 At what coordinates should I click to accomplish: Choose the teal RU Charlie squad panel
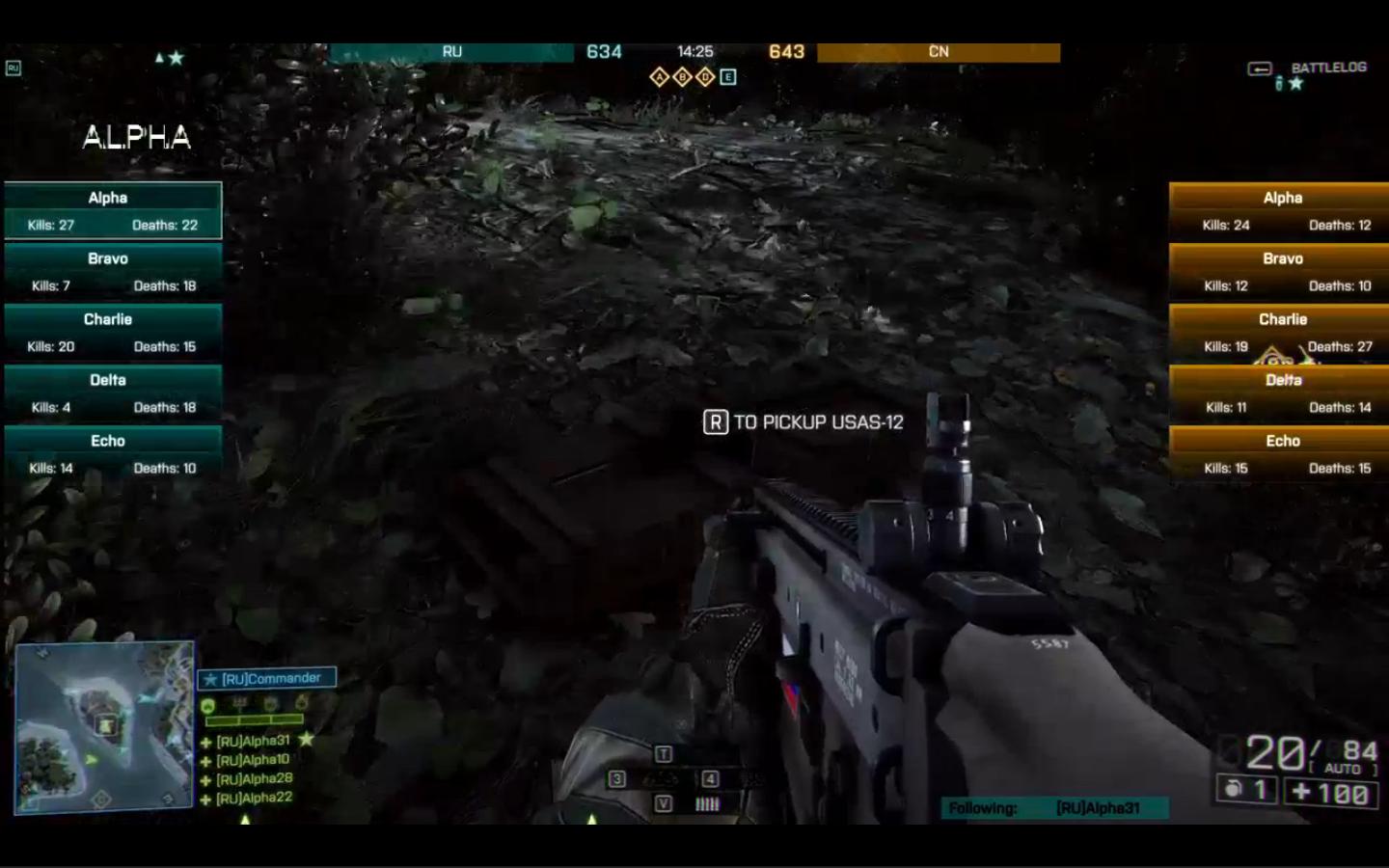[x=113, y=332]
